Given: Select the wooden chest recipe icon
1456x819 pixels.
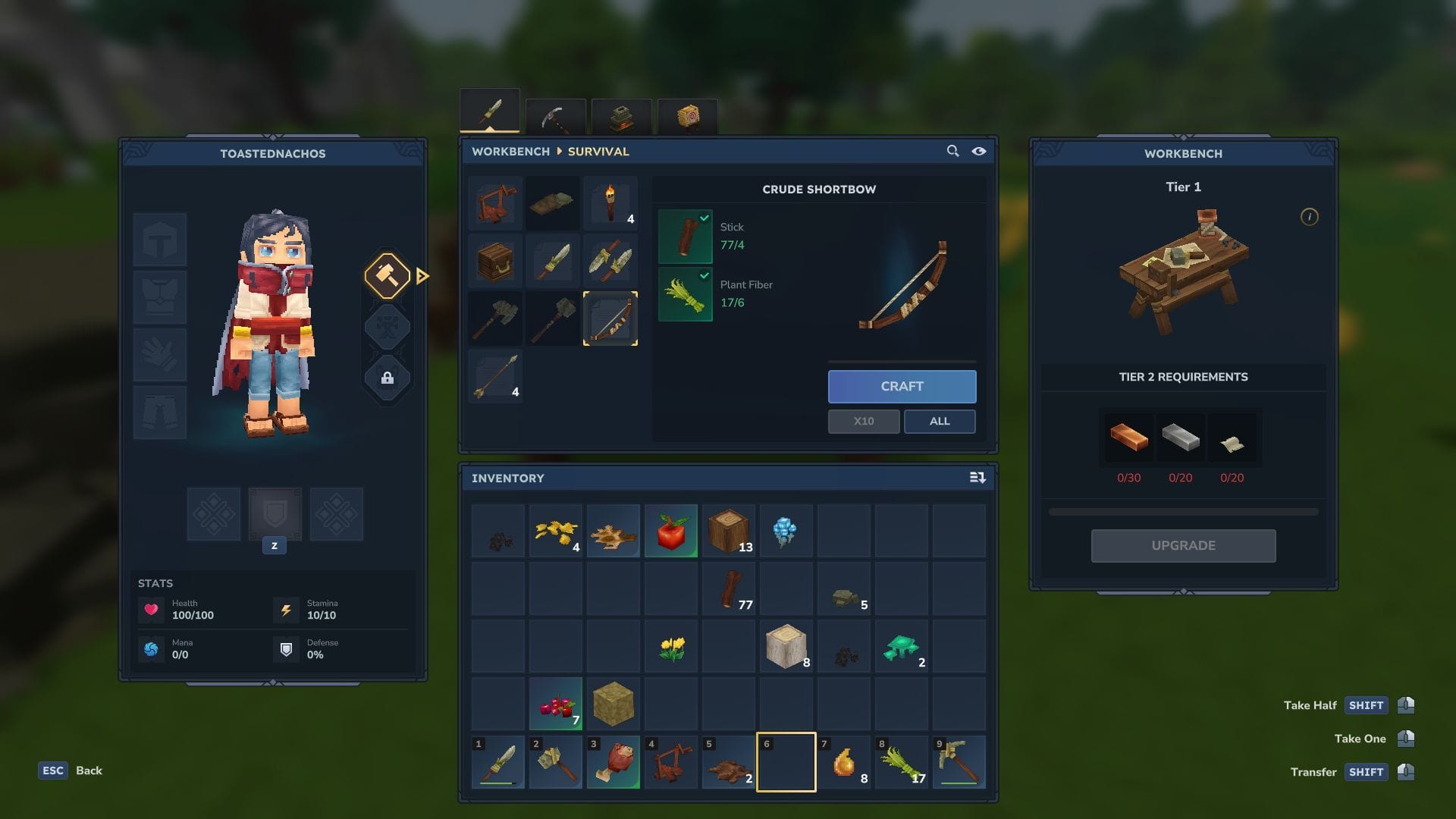Looking at the screenshot, I should click(x=494, y=260).
